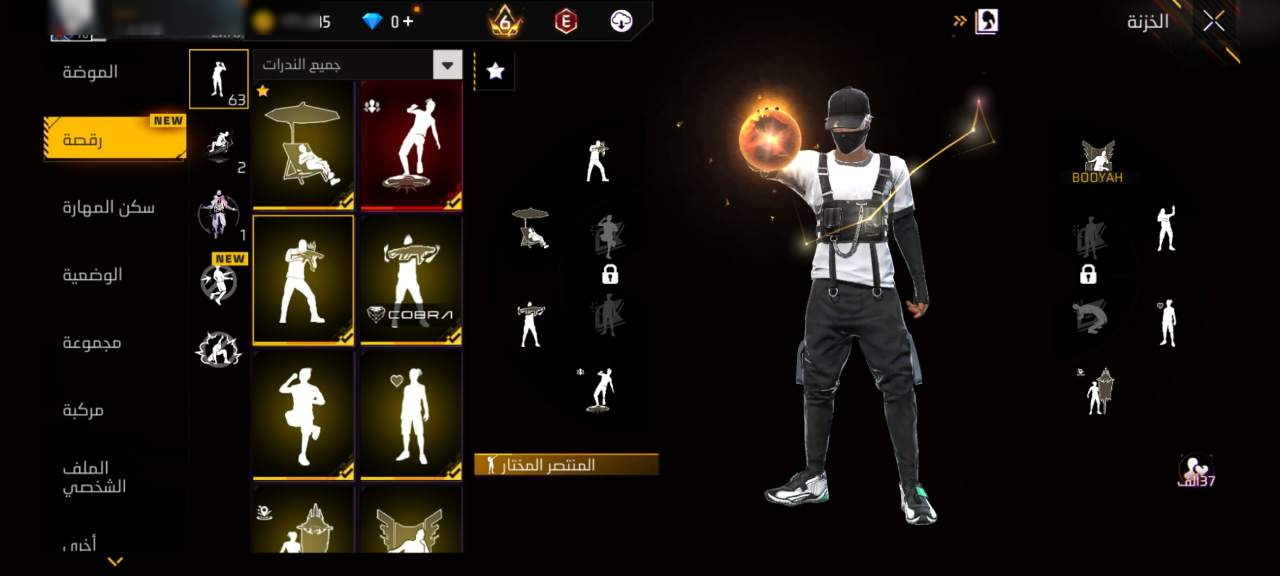
Task: Open the مجموعة category
Action: point(92,343)
